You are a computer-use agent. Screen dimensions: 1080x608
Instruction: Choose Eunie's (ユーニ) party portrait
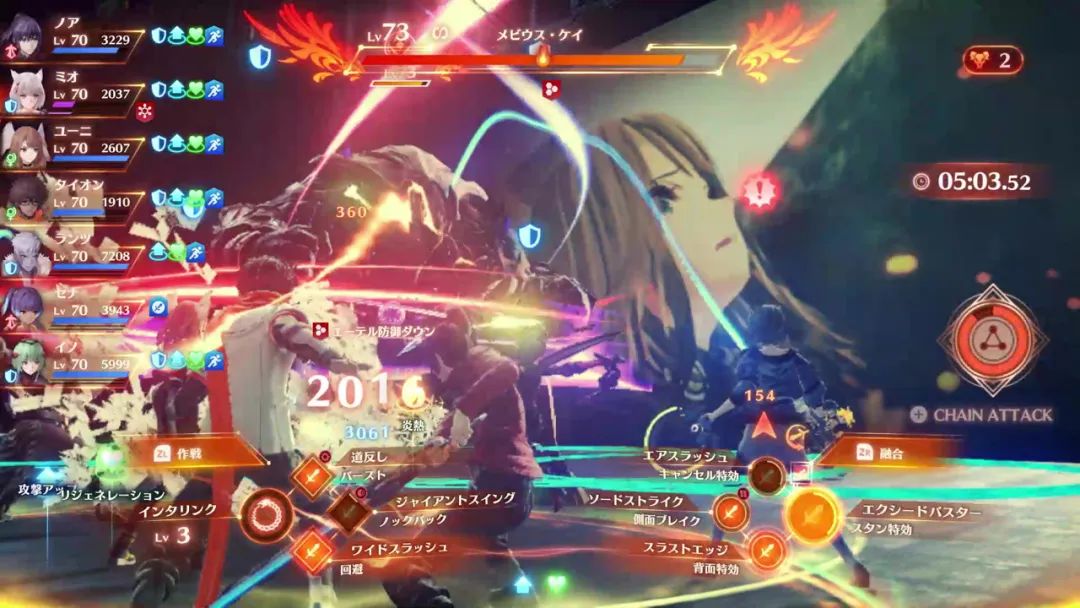(24, 145)
